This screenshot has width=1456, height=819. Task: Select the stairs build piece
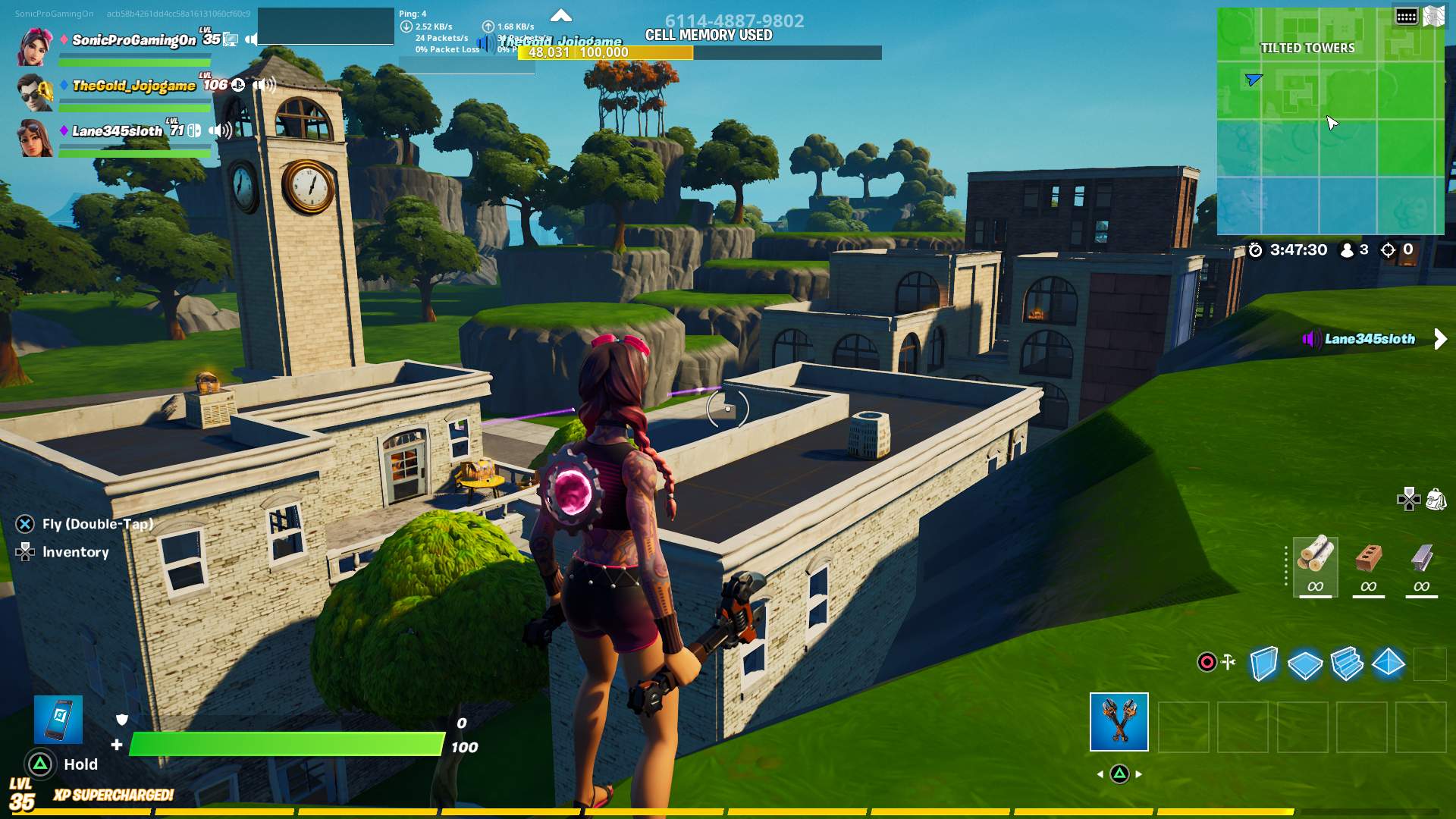tap(1347, 664)
